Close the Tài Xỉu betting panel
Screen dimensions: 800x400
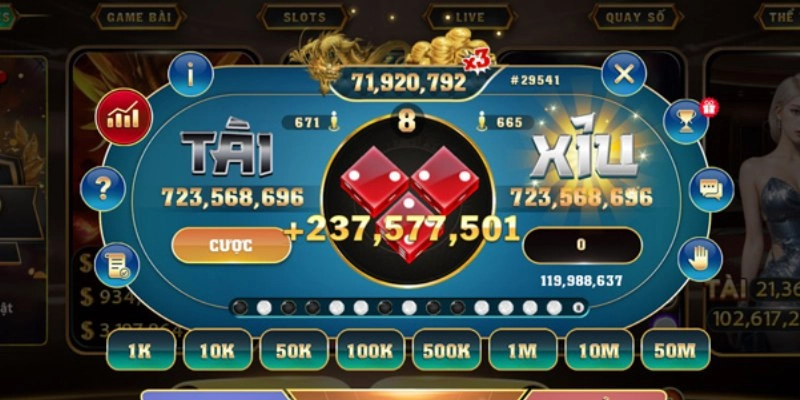625,73
